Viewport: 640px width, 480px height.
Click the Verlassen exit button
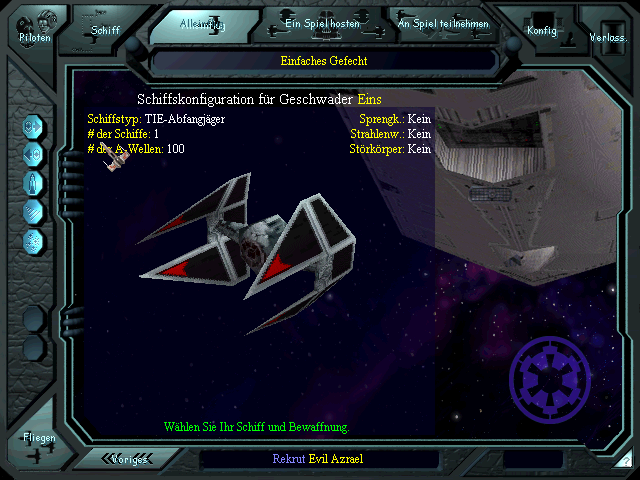pos(608,35)
